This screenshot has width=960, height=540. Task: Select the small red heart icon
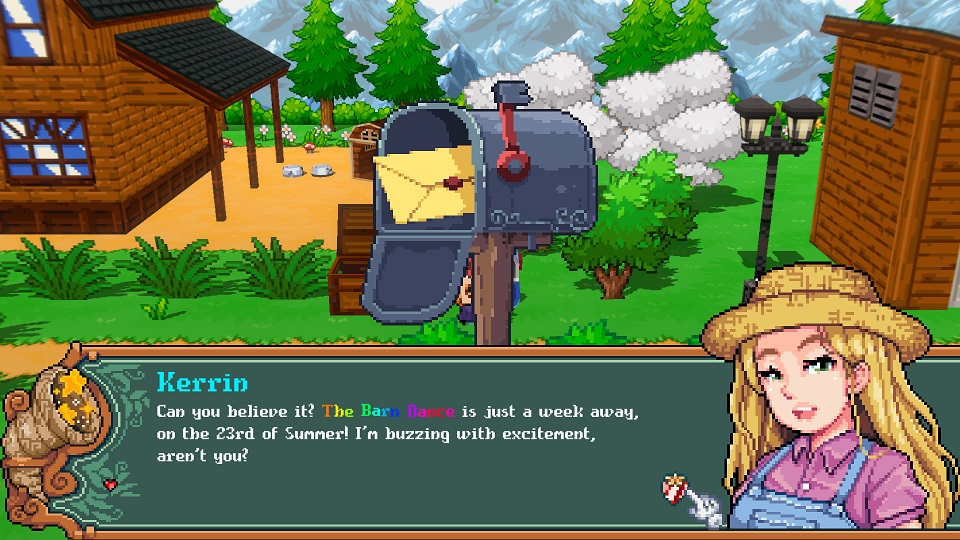[x=109, y=485]
